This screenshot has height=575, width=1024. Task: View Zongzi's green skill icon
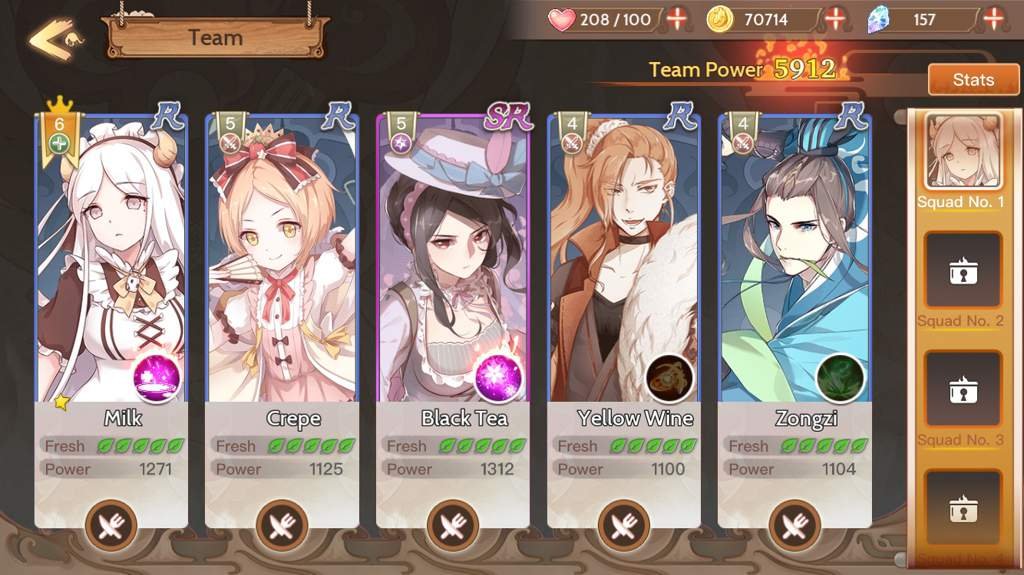(x=840, y=378)
